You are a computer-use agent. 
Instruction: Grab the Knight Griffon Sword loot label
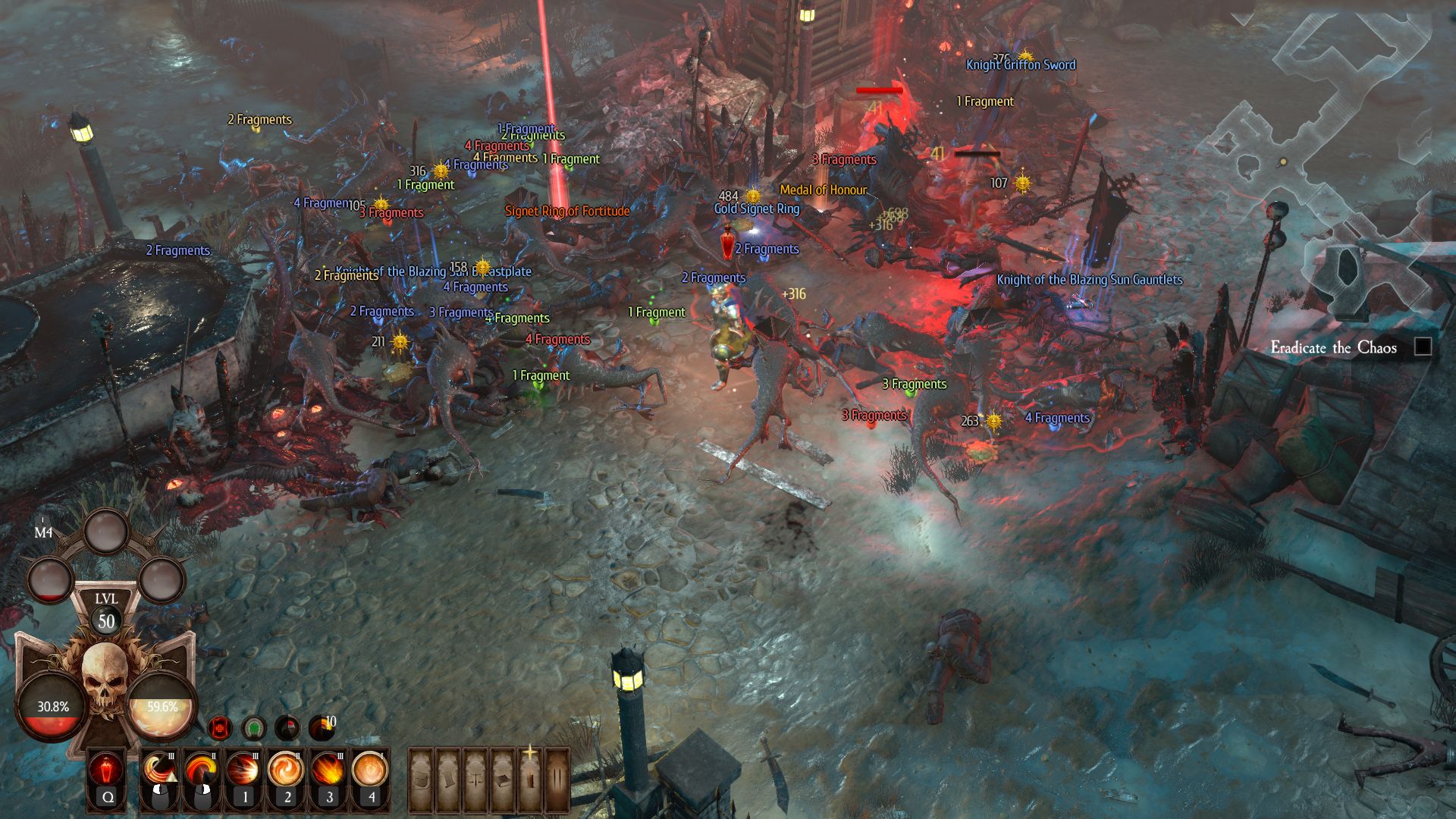(x=1021, y=65)
